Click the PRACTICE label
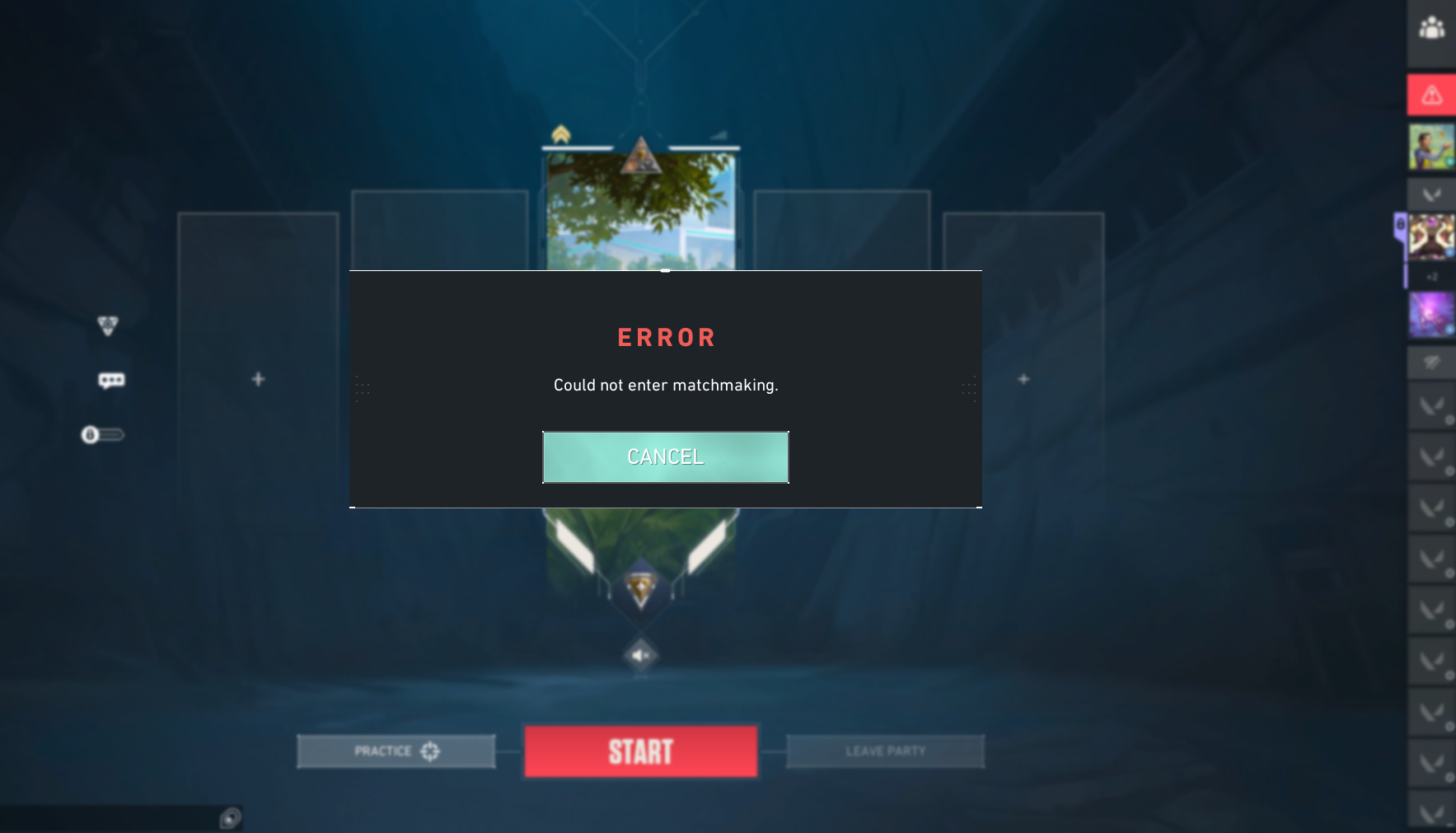 point(382,751)
